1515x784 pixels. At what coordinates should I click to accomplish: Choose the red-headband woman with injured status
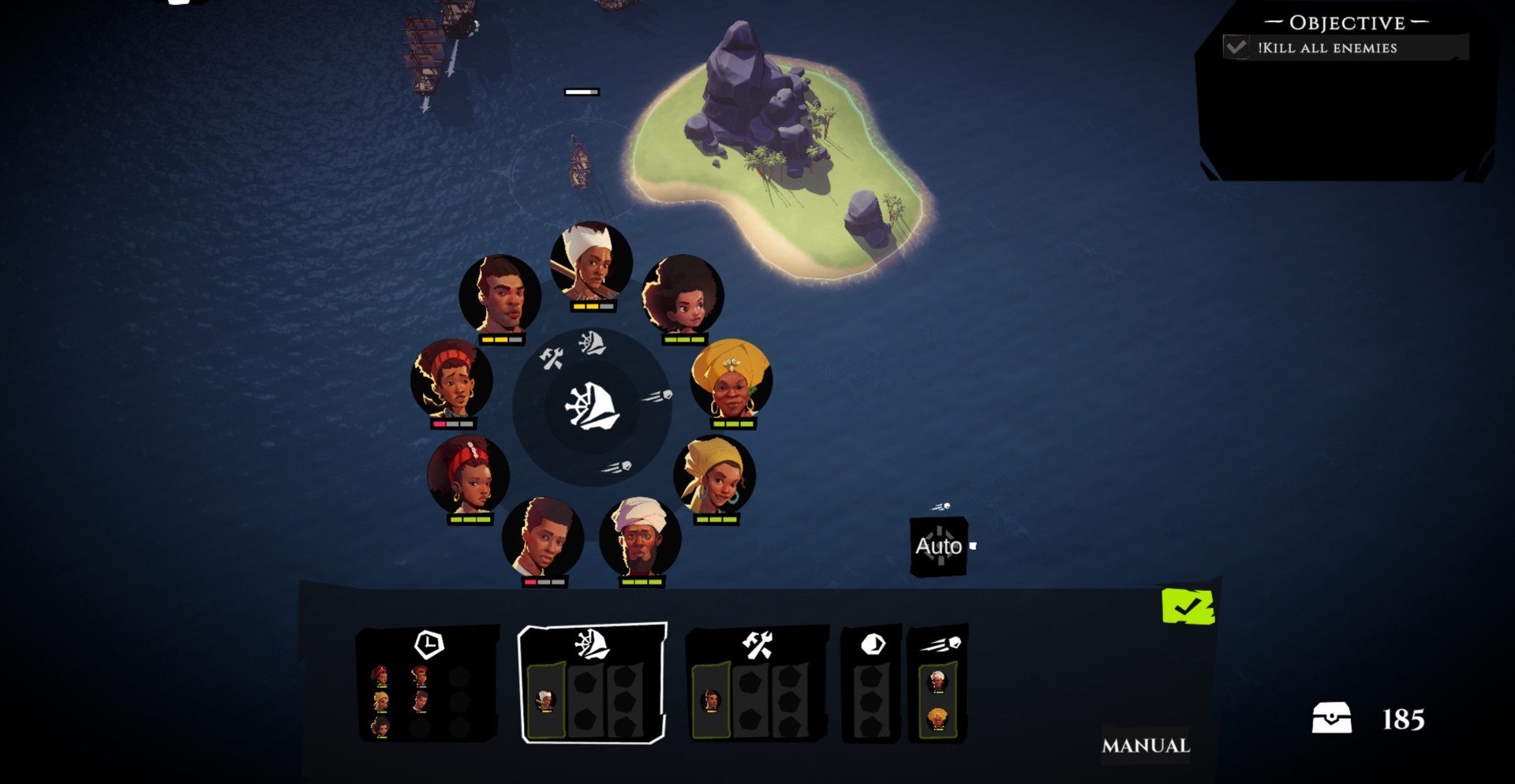[x=452, y=380]
